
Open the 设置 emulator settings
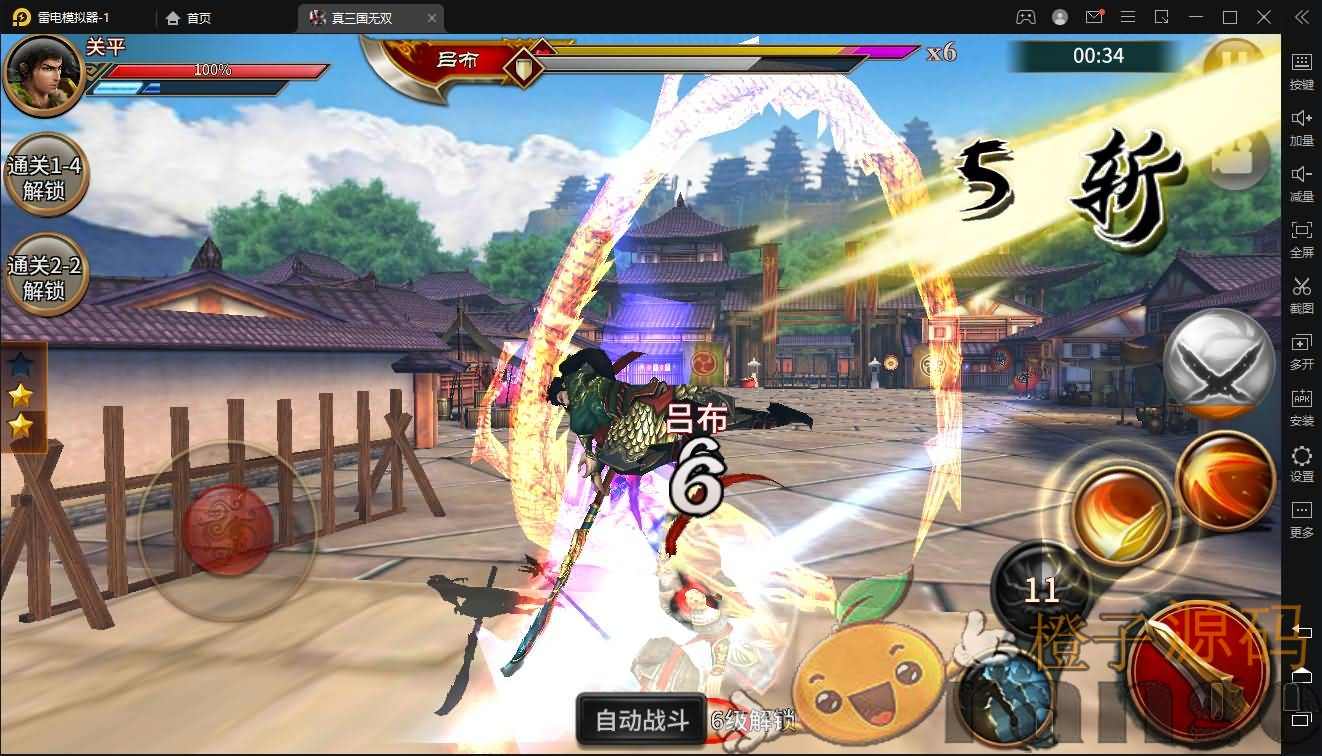pyautogui.click(x=1301, y=464)
